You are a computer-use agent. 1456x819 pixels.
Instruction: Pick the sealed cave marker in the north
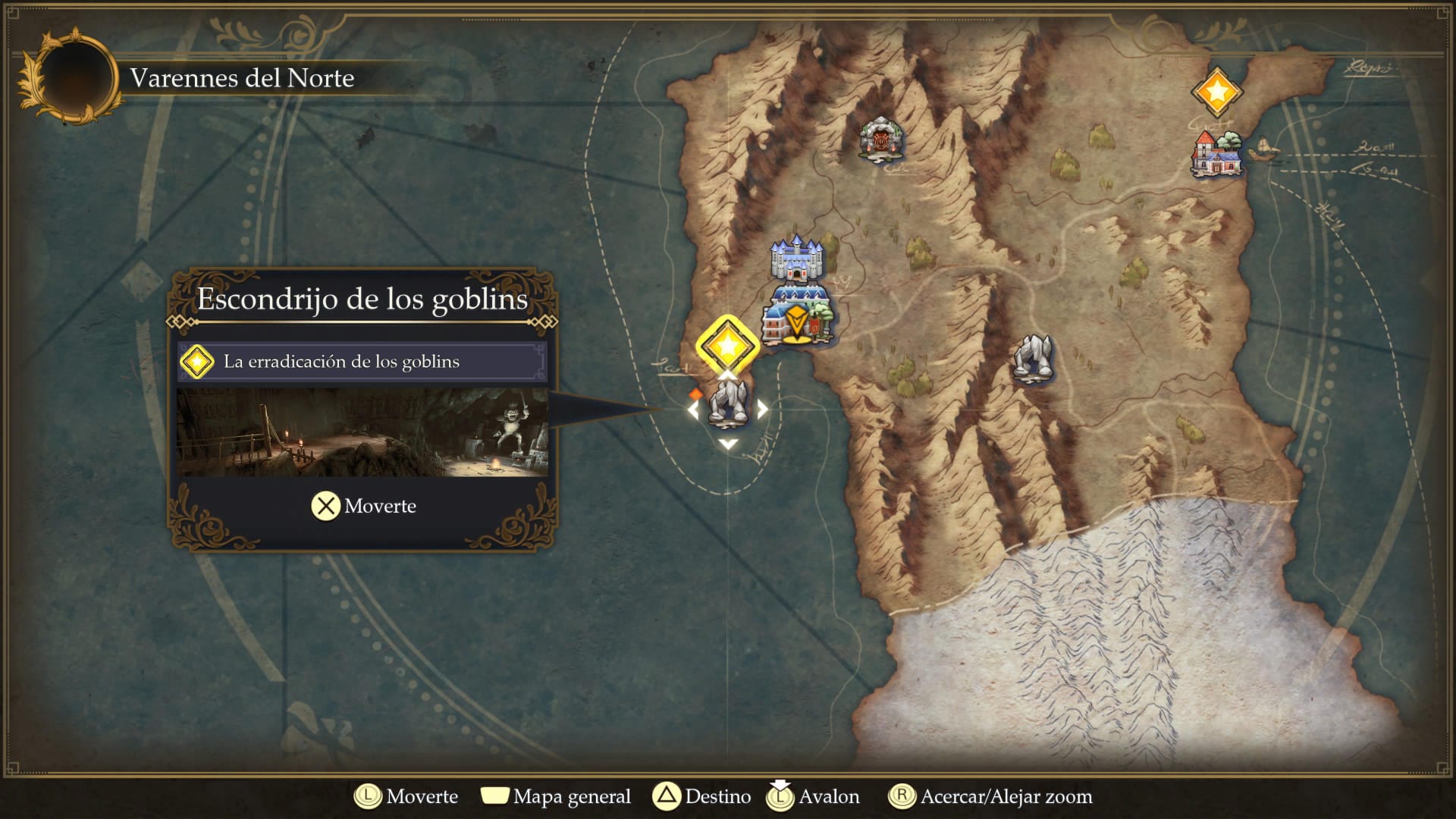(x=880, y=140)
